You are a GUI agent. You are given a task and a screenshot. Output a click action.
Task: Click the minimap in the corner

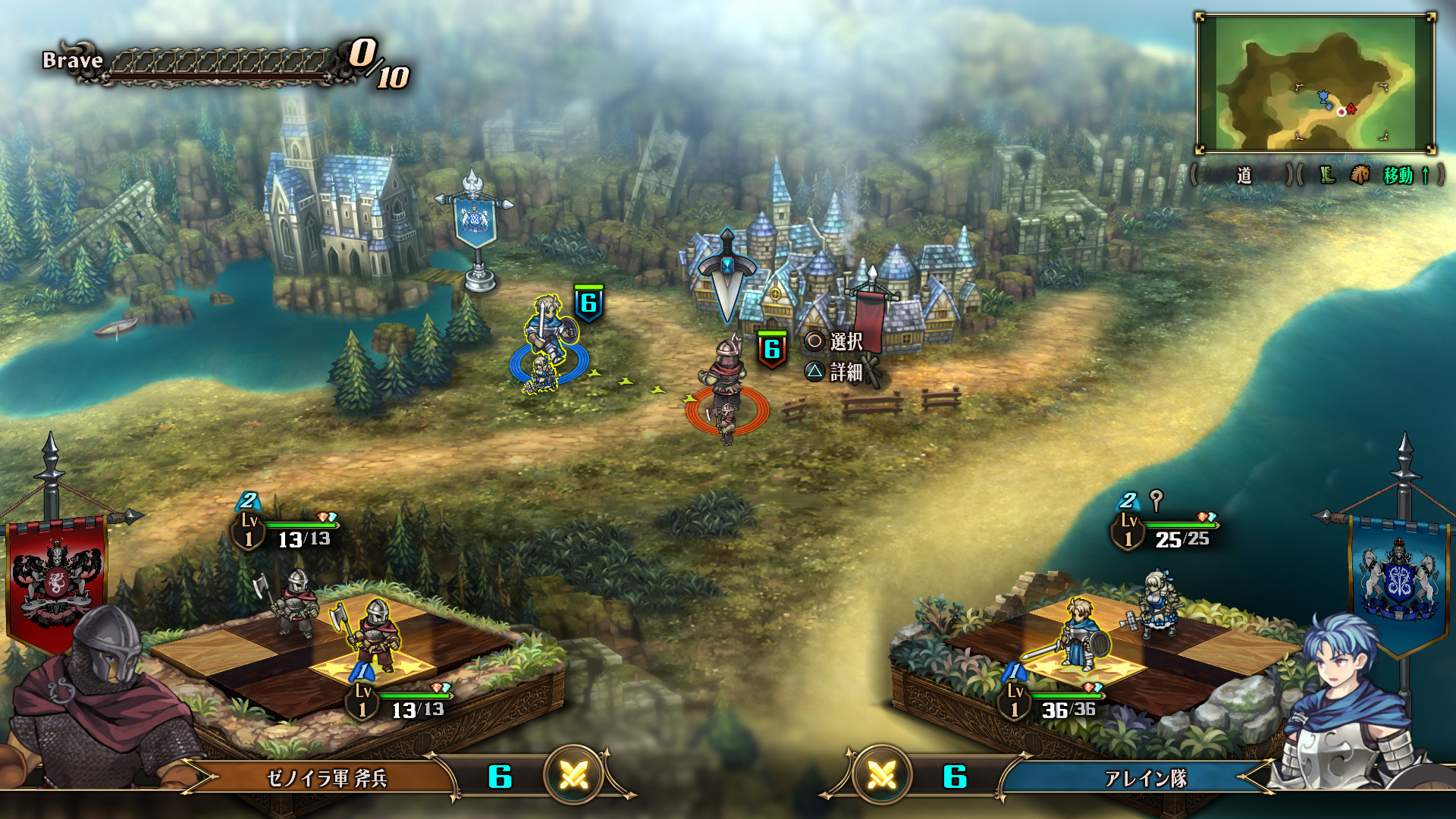click(x=1315, y=83)
